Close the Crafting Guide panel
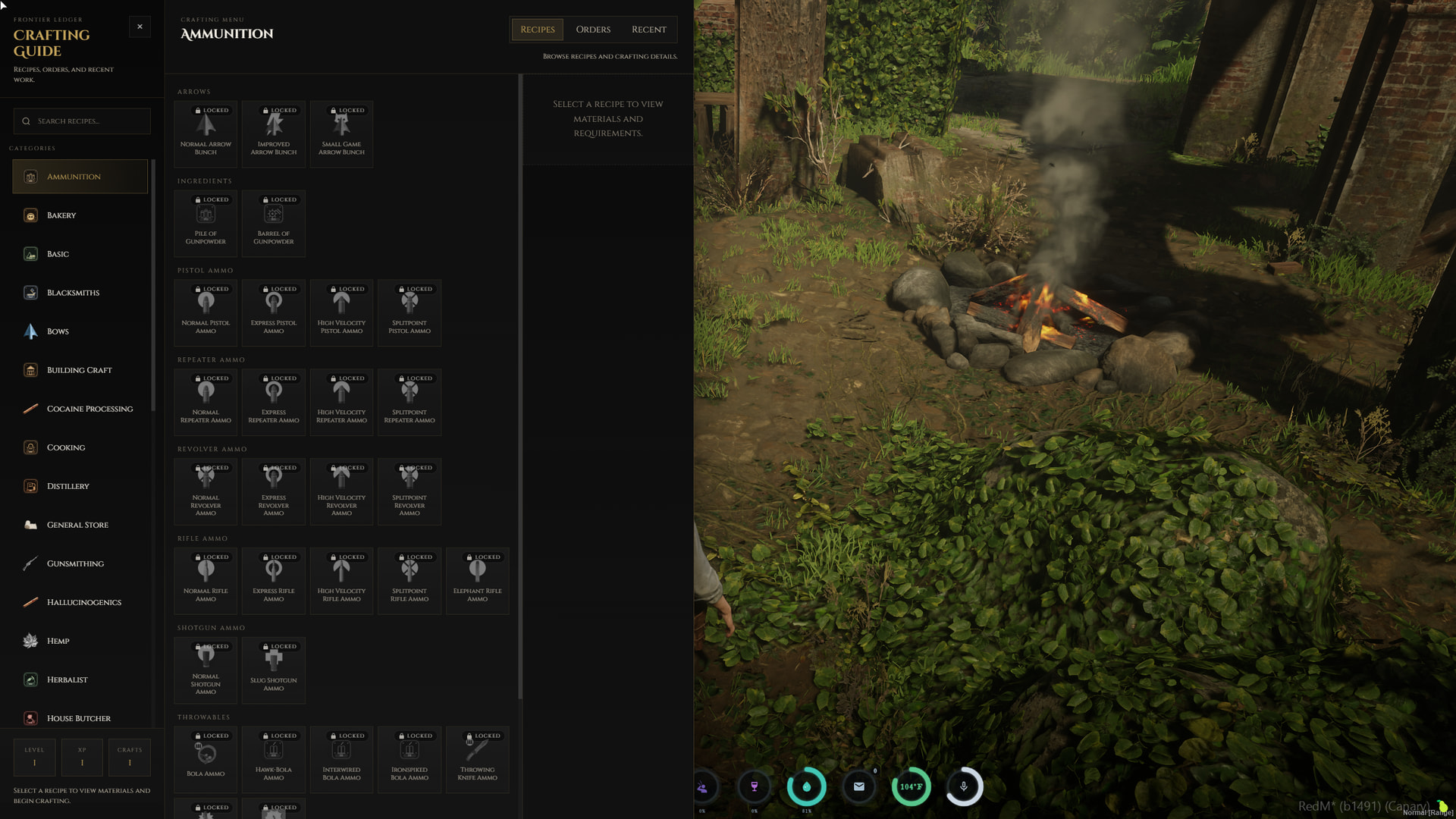 pyautogui.click(x=140, y=27)
